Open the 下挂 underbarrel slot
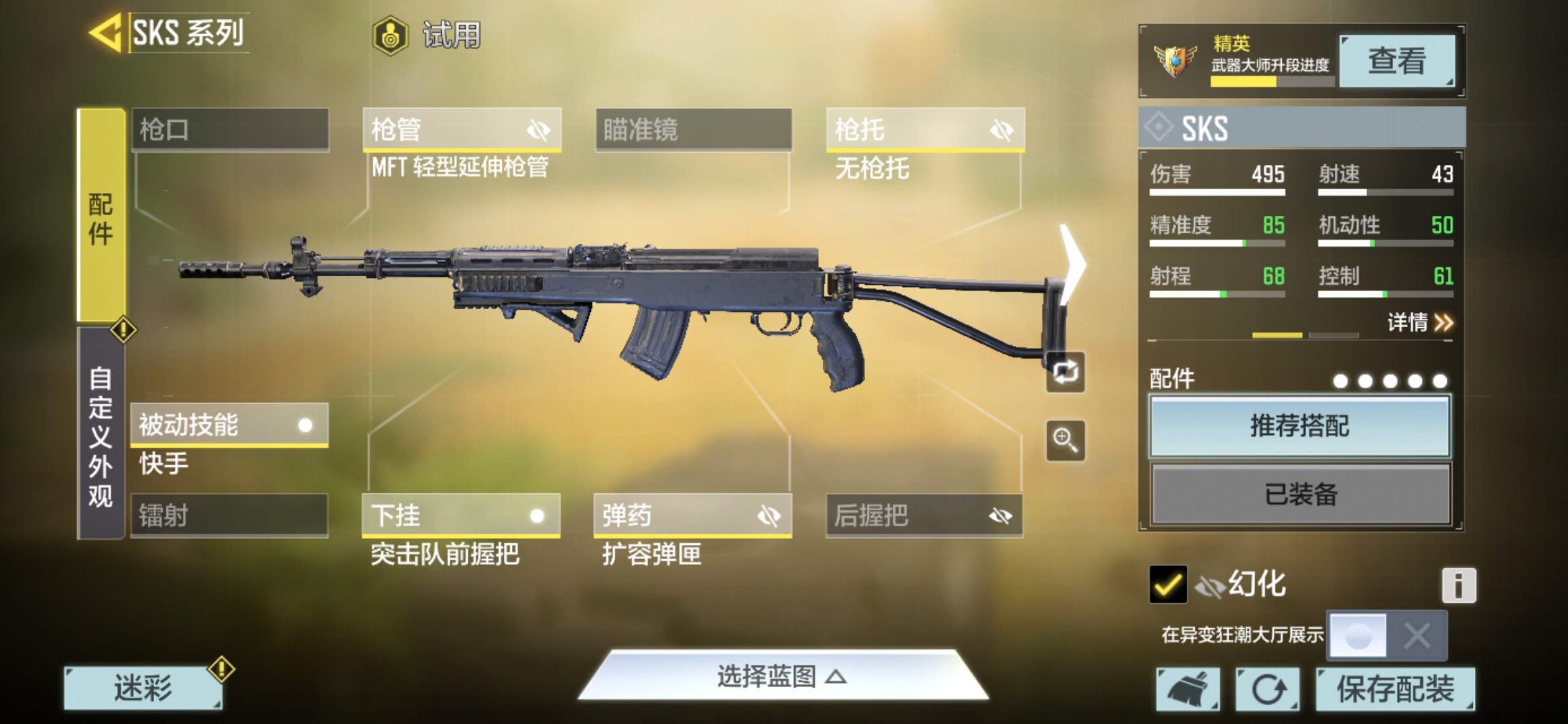The width and height of the screenshot is (1568, 724). [461, 516]
